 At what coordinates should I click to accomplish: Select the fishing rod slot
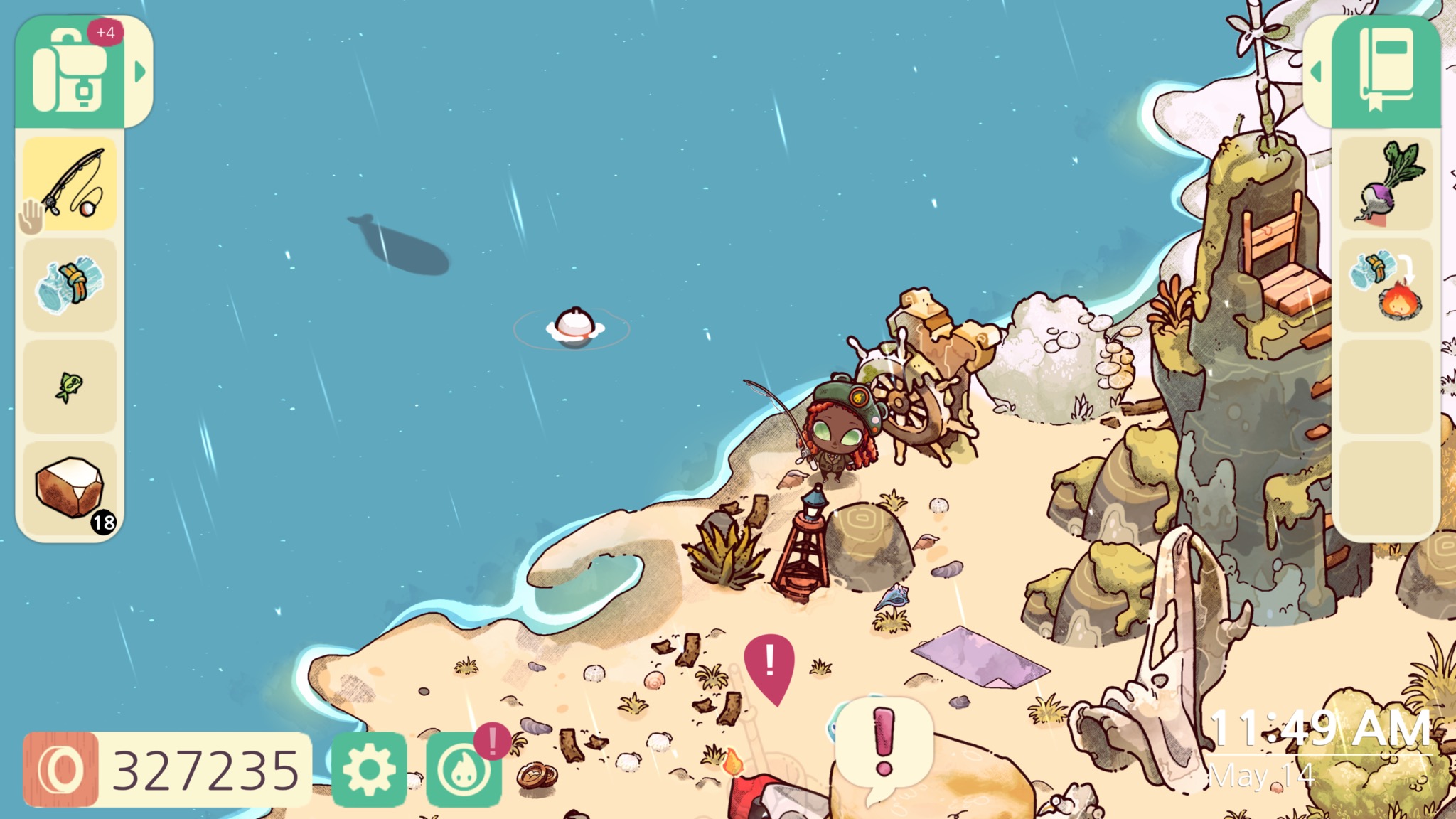click(x=70, y=183)
